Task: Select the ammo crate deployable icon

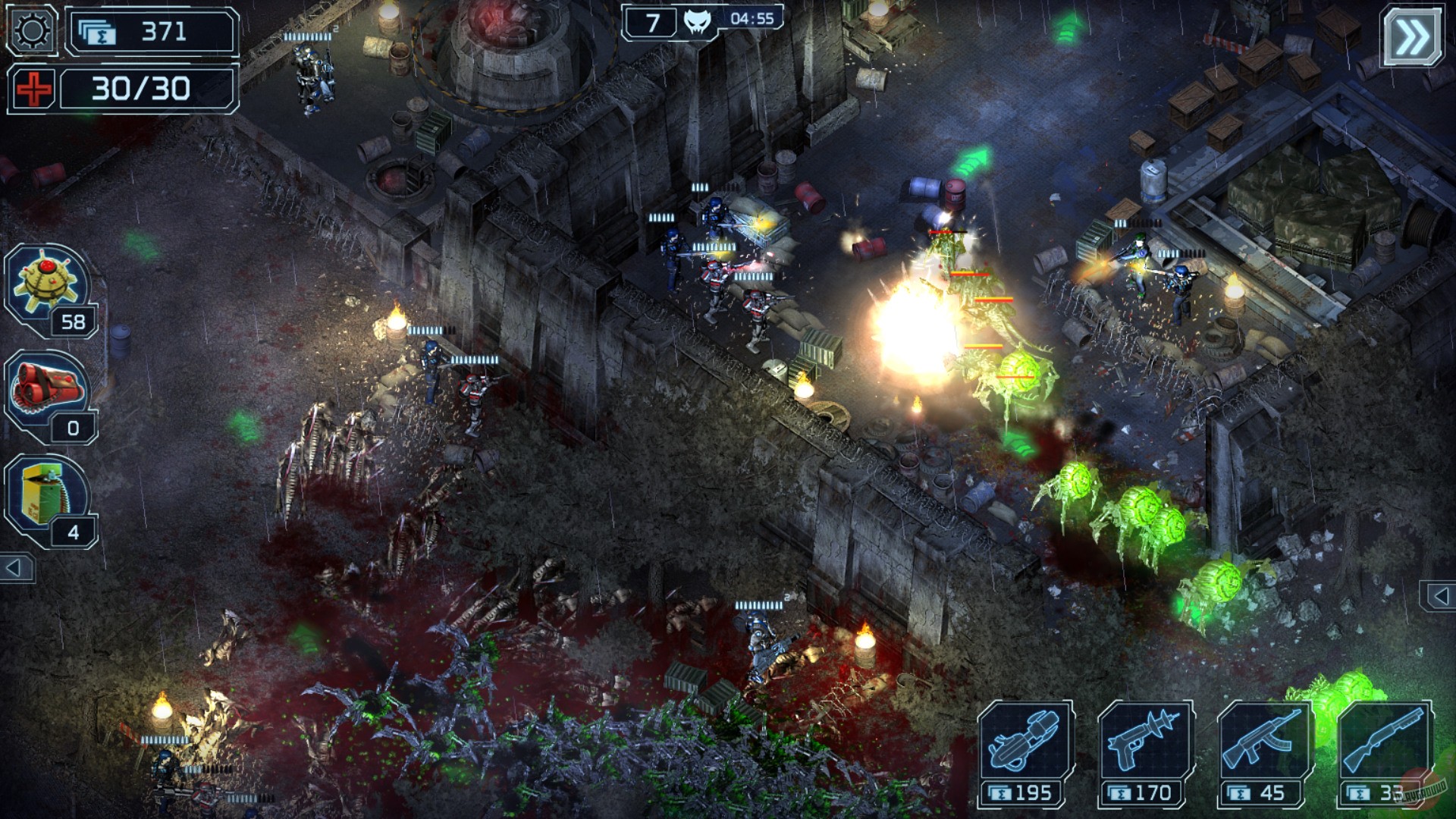Action: [x=42, y=493]
